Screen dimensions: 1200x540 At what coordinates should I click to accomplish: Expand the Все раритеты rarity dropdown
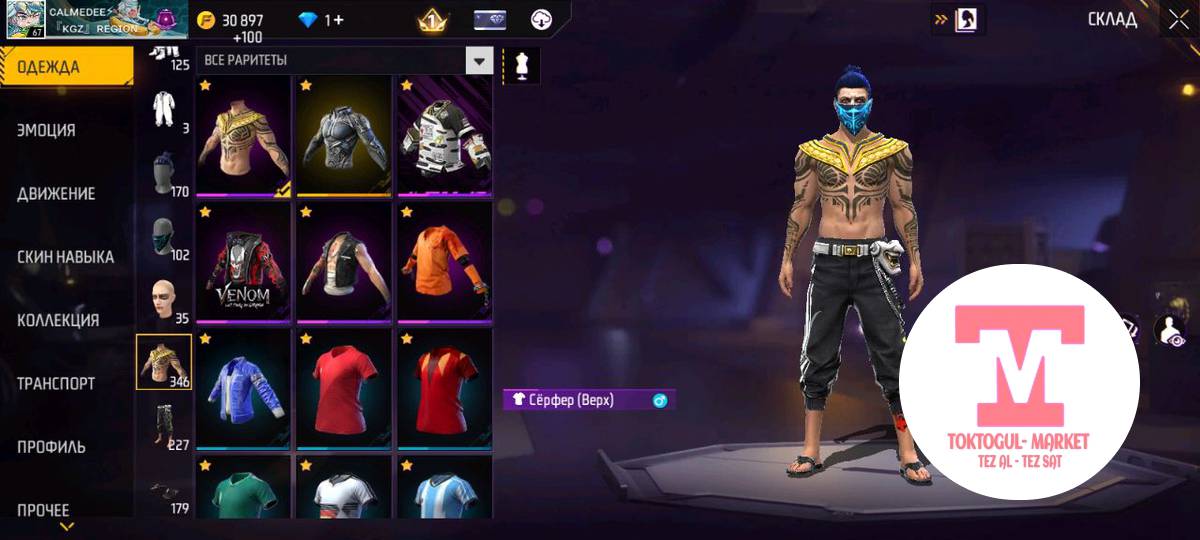coord(480,61)
